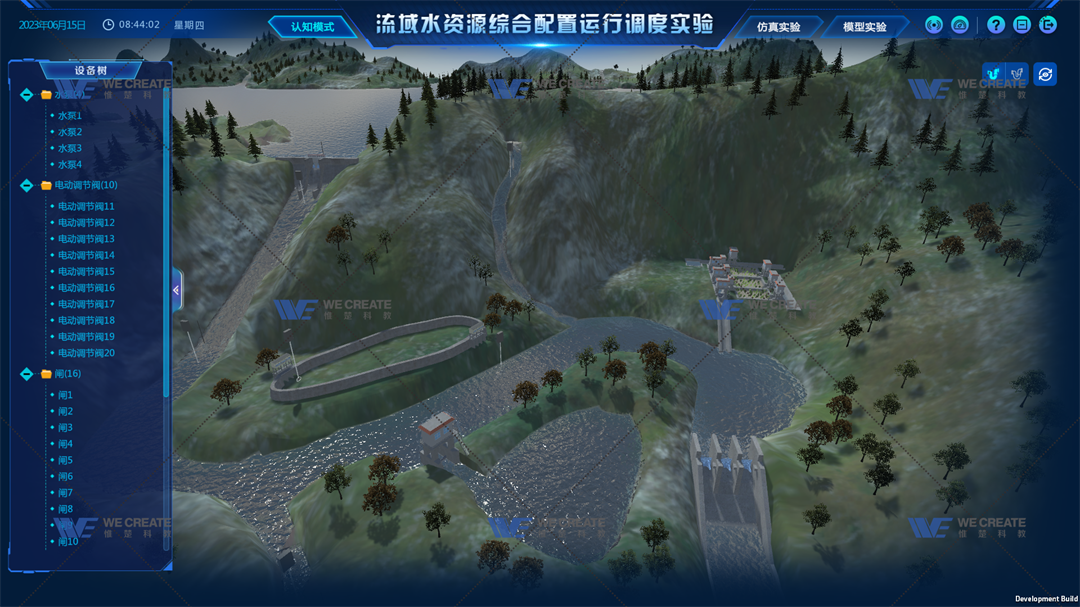This screenshot has height=607, width=1080.
Task: Collapse the 电动调节阀(10) folder
Action: click(x=27, y=185)
